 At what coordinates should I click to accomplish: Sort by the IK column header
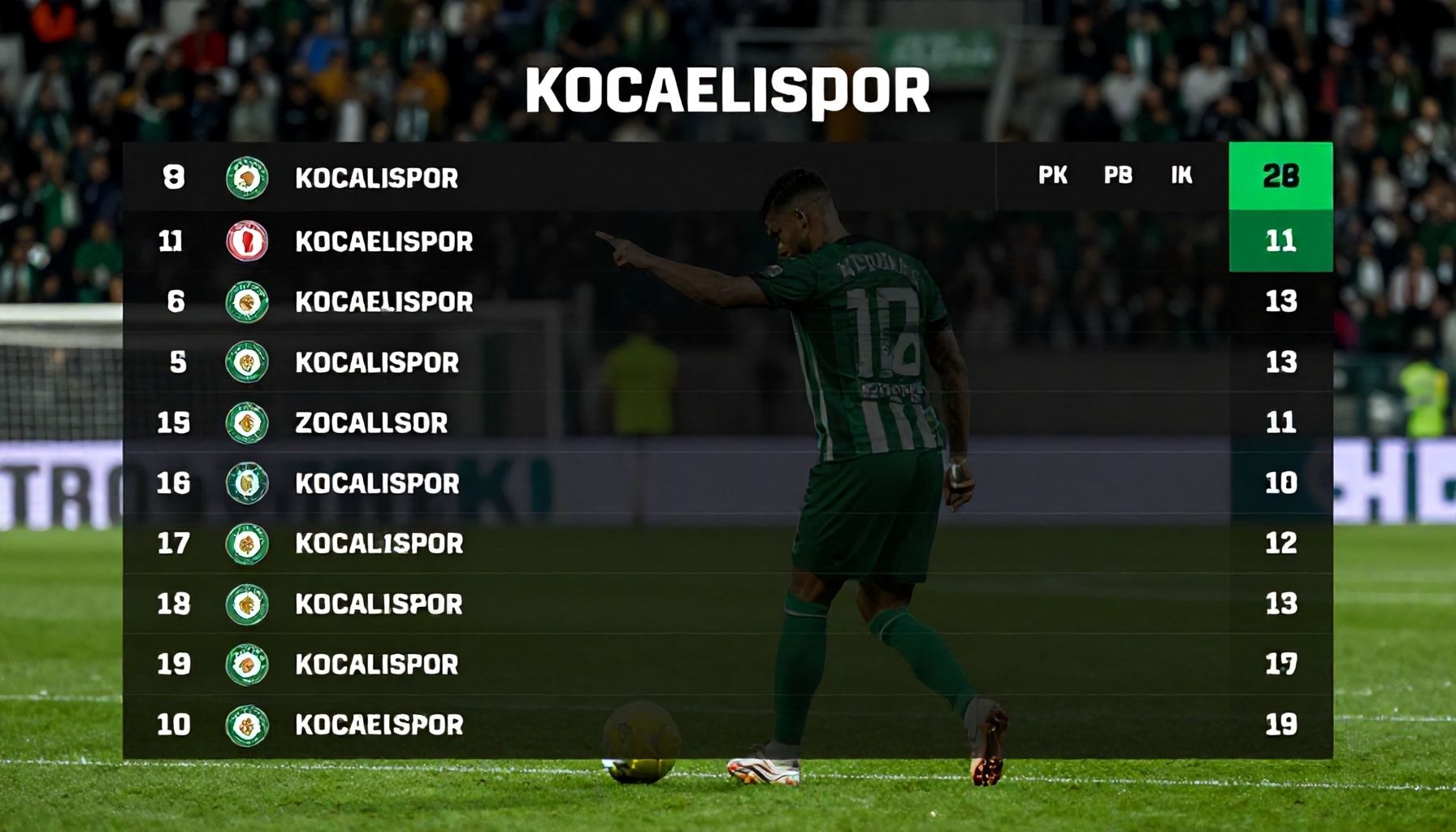(1181, 175)
